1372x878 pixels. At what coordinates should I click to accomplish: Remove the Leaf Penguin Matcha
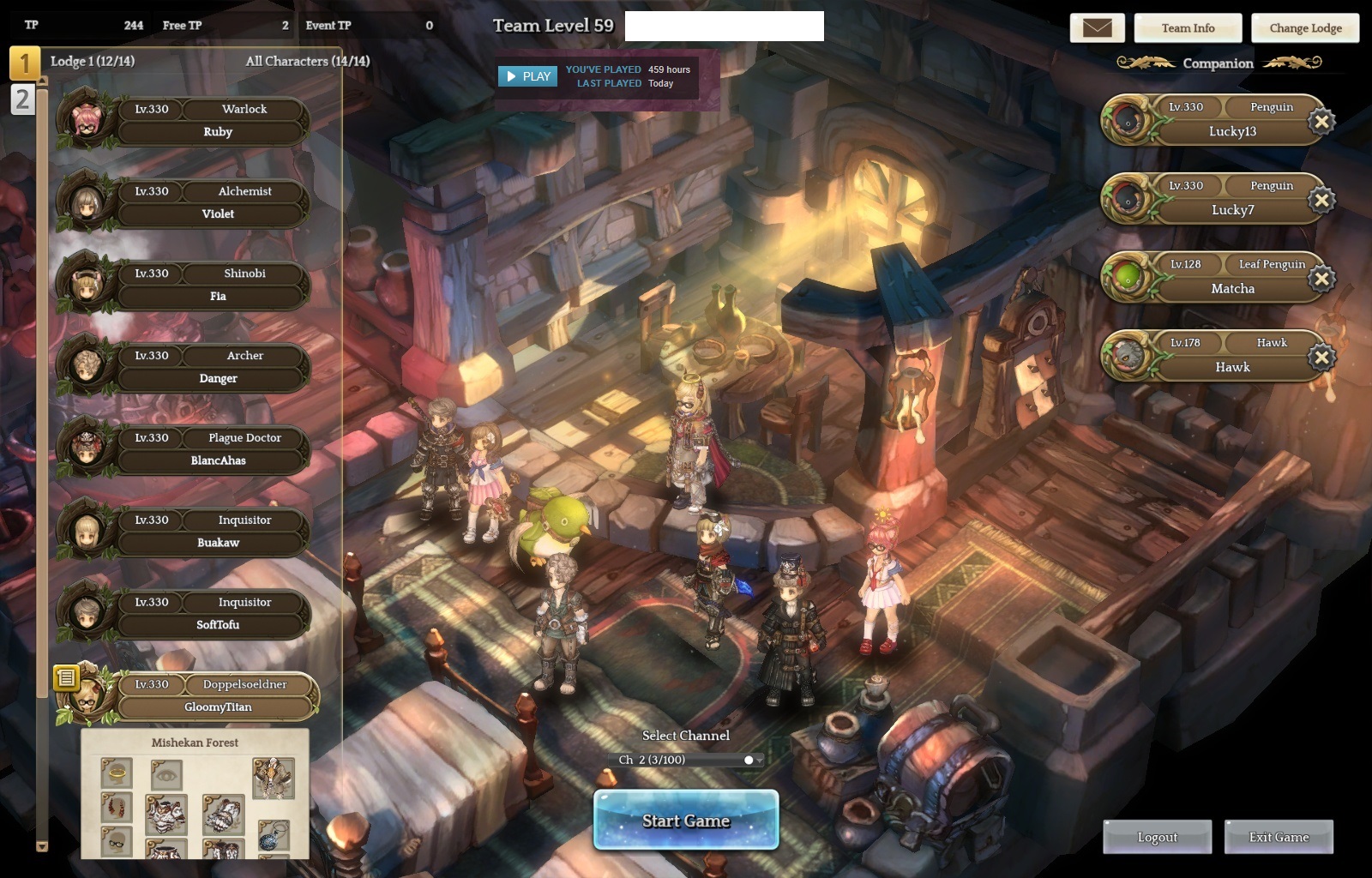pyautogui.click(x=1321, y=279)
